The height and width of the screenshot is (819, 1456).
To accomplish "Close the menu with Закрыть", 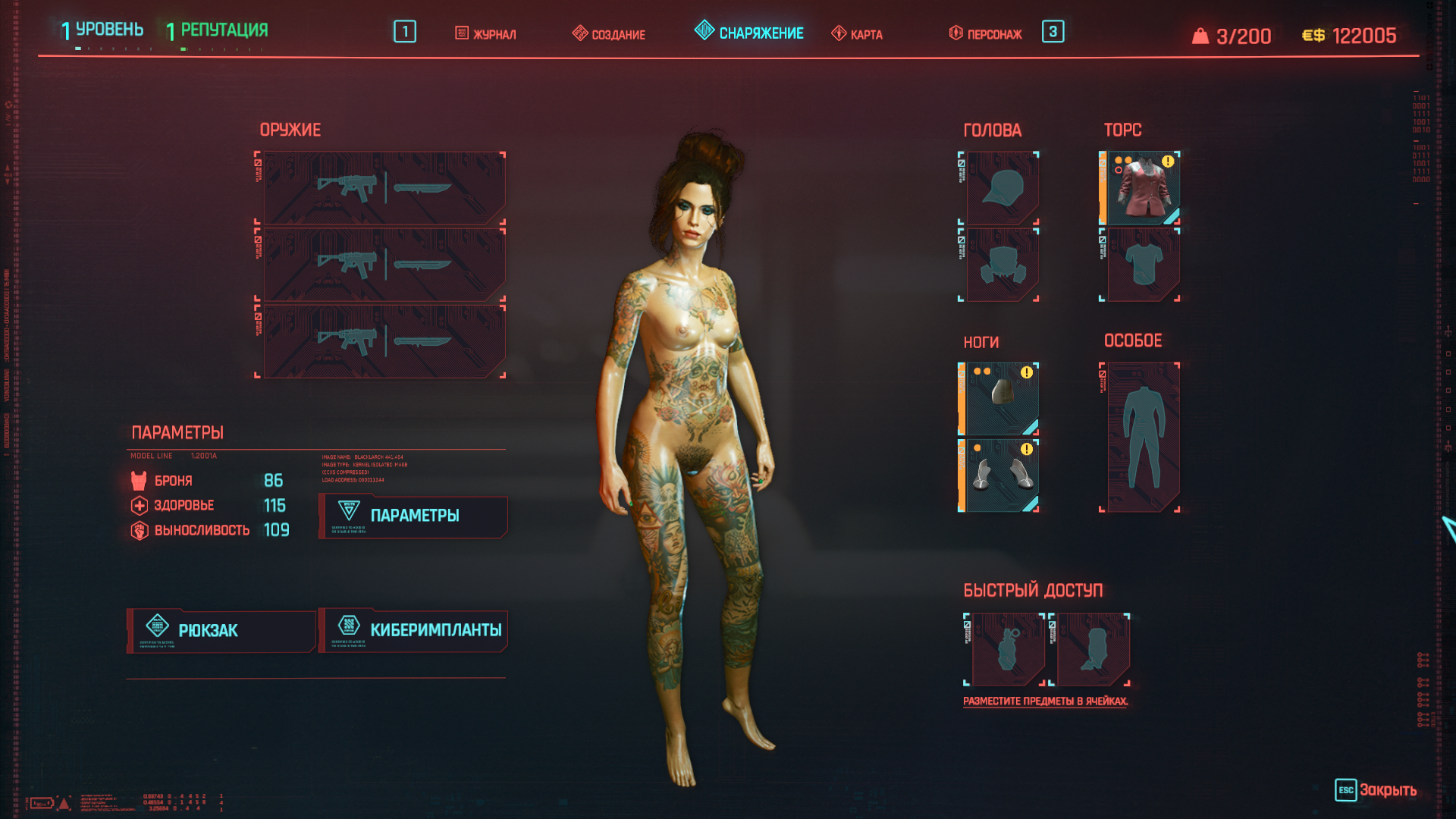I will click(x=1376, y=790).
